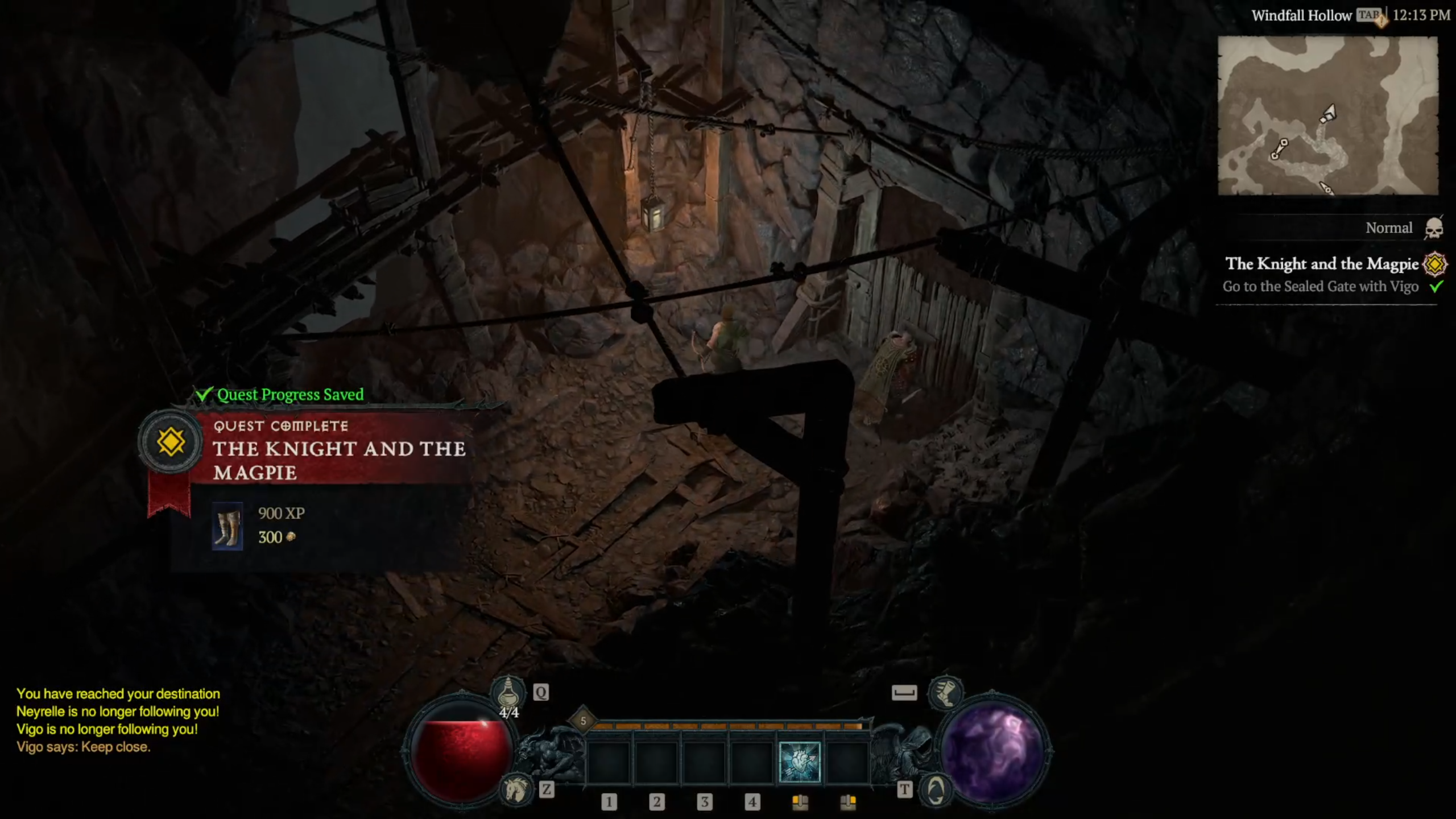Click the Normal difficulty skull icon
The image size is (1456, 819).
1433,228
